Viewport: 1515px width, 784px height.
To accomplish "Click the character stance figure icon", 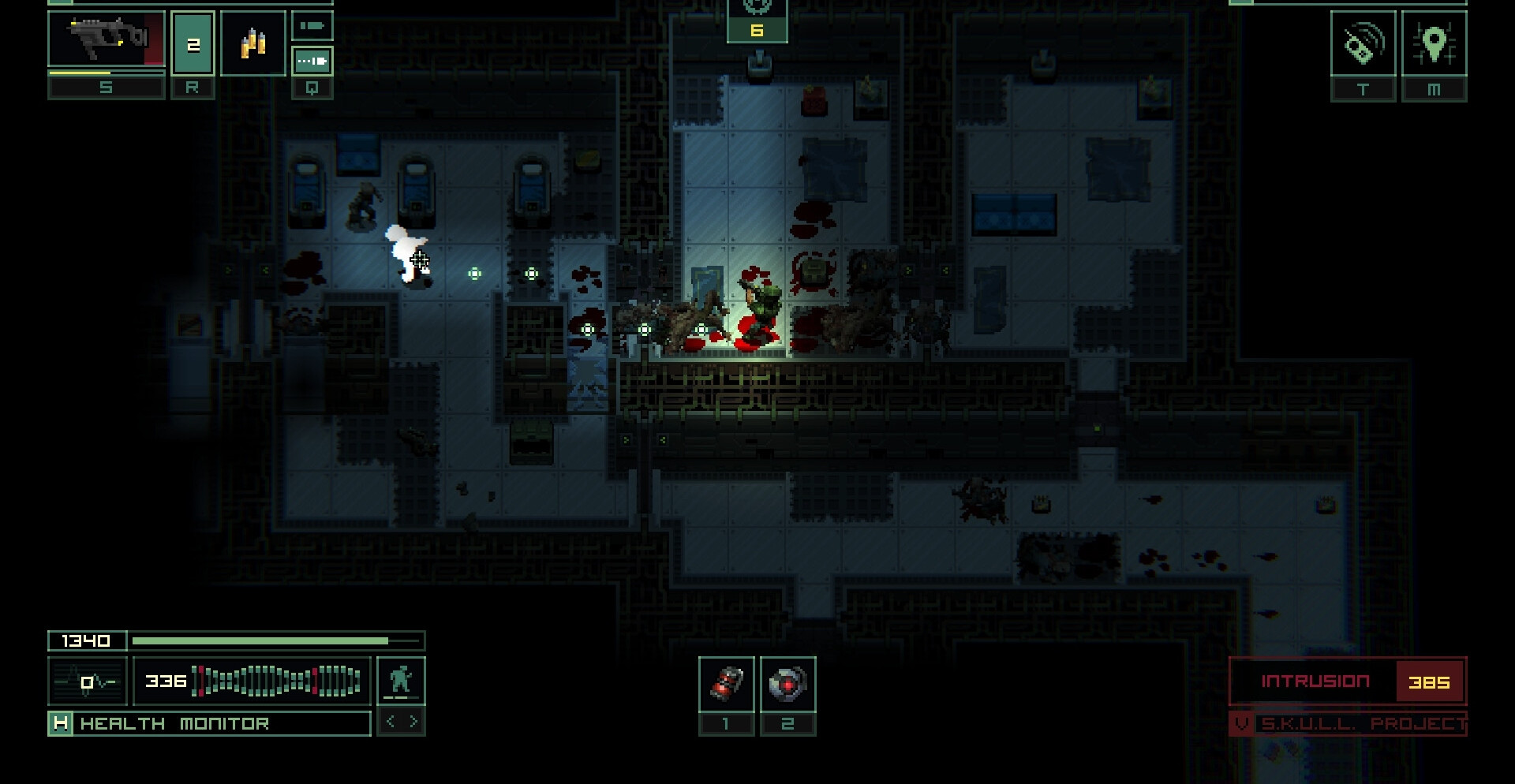I will click(401, 680).
